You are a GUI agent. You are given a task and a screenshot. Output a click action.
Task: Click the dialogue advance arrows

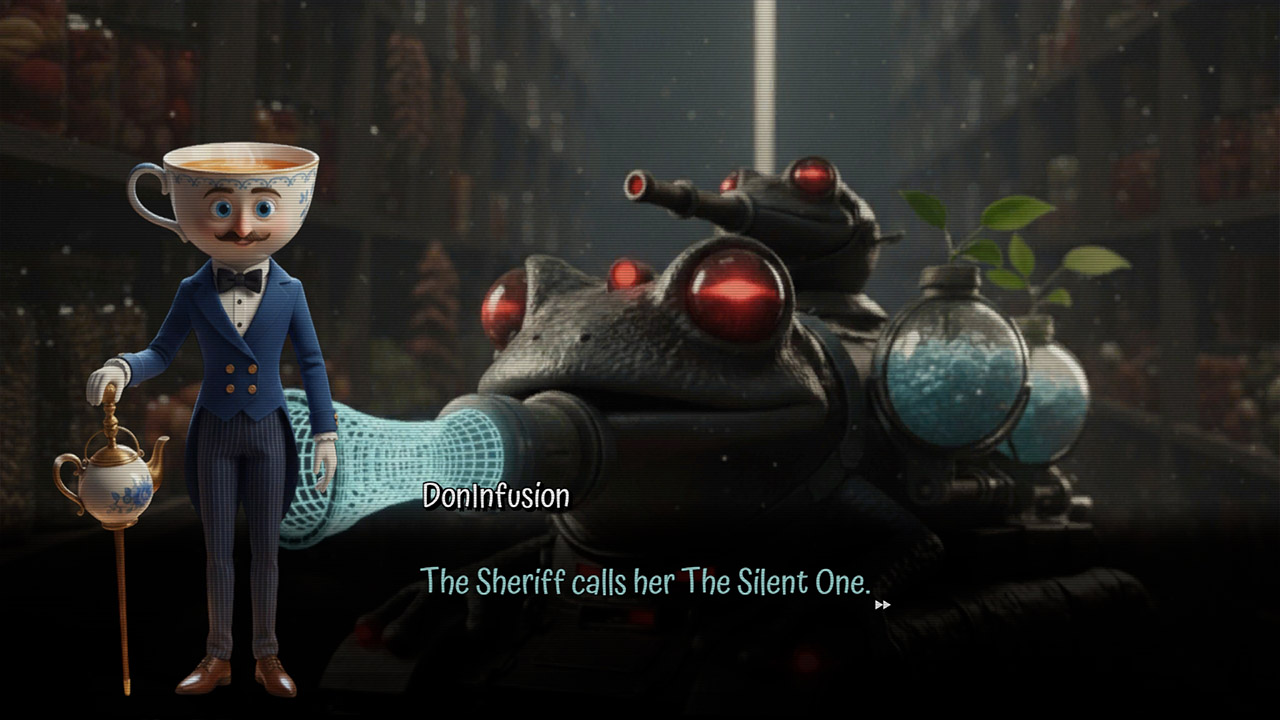point(884,604)
